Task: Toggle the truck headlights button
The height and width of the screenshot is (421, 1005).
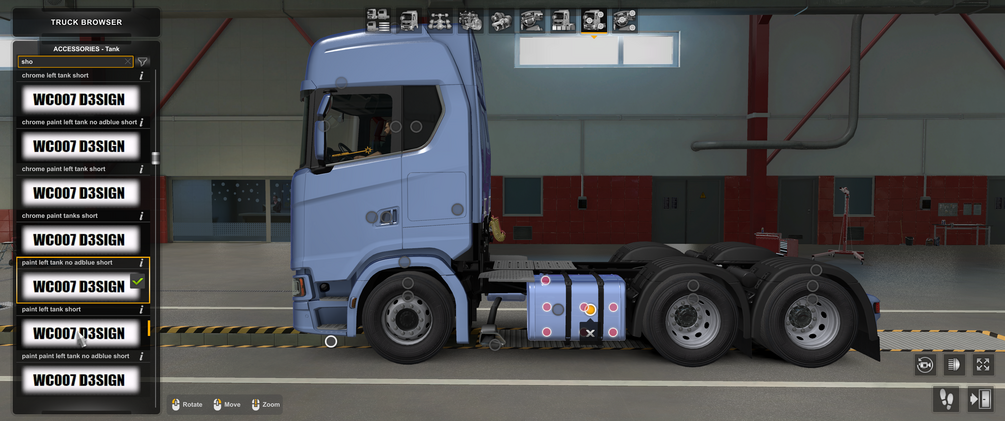Action: (x=954, y=365)
